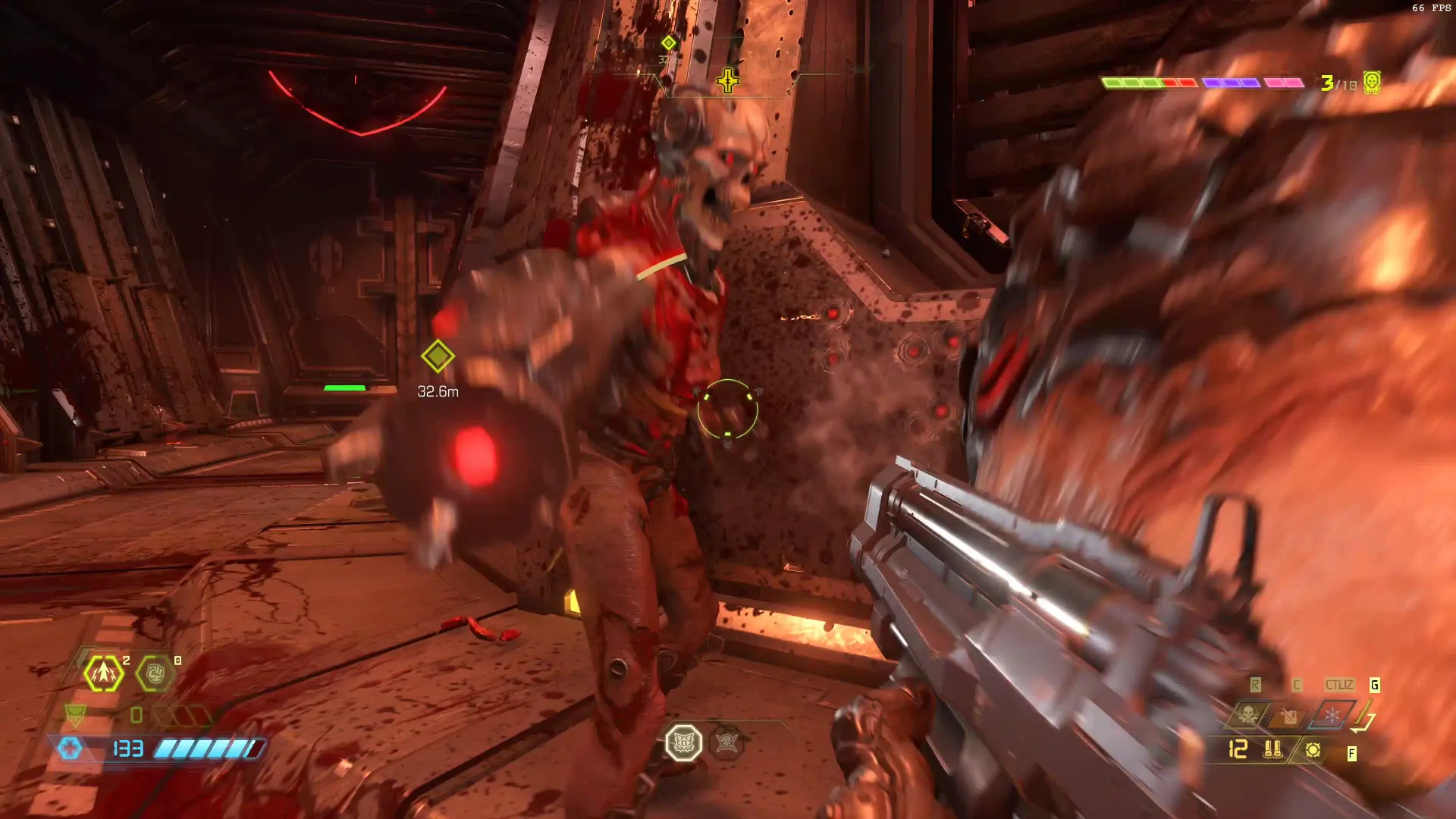Click the shotgun shells ammo icon

click(1272, 750)
